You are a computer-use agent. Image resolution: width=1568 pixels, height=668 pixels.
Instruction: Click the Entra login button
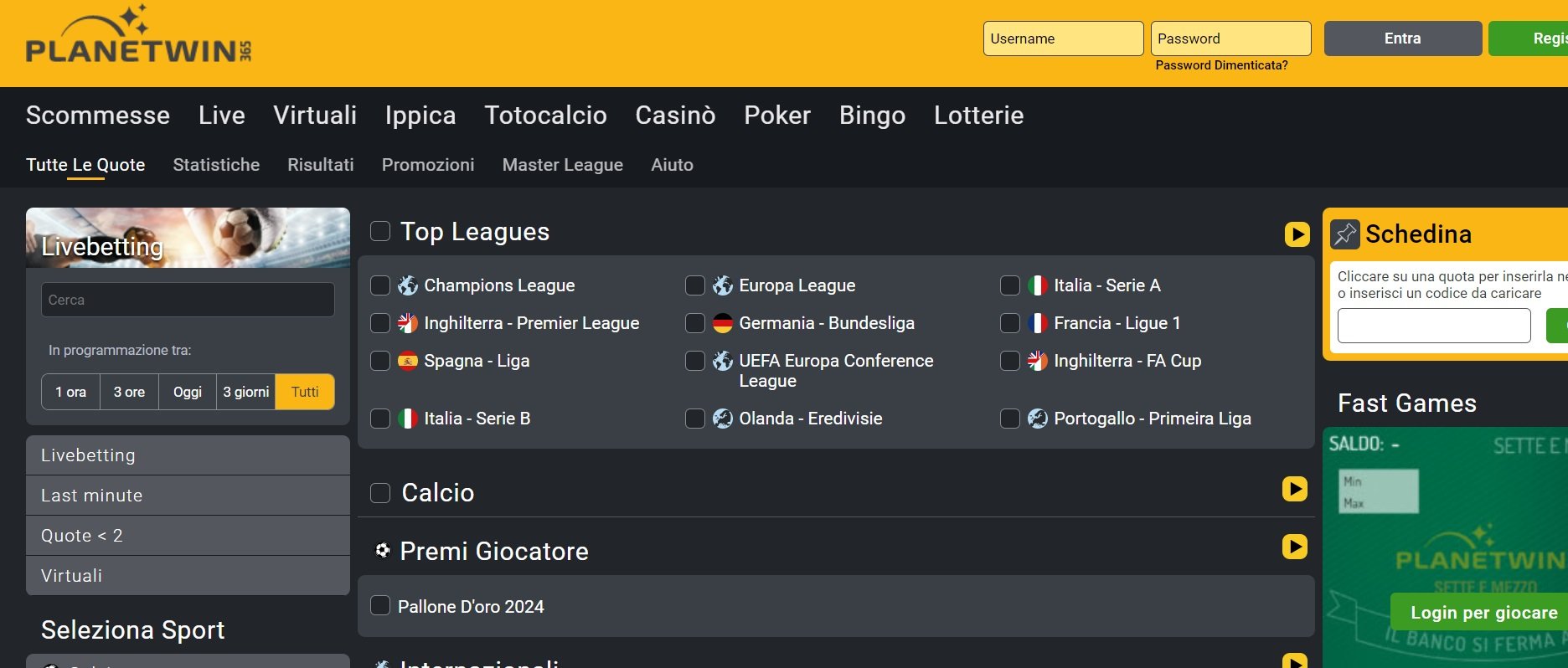1401,38
